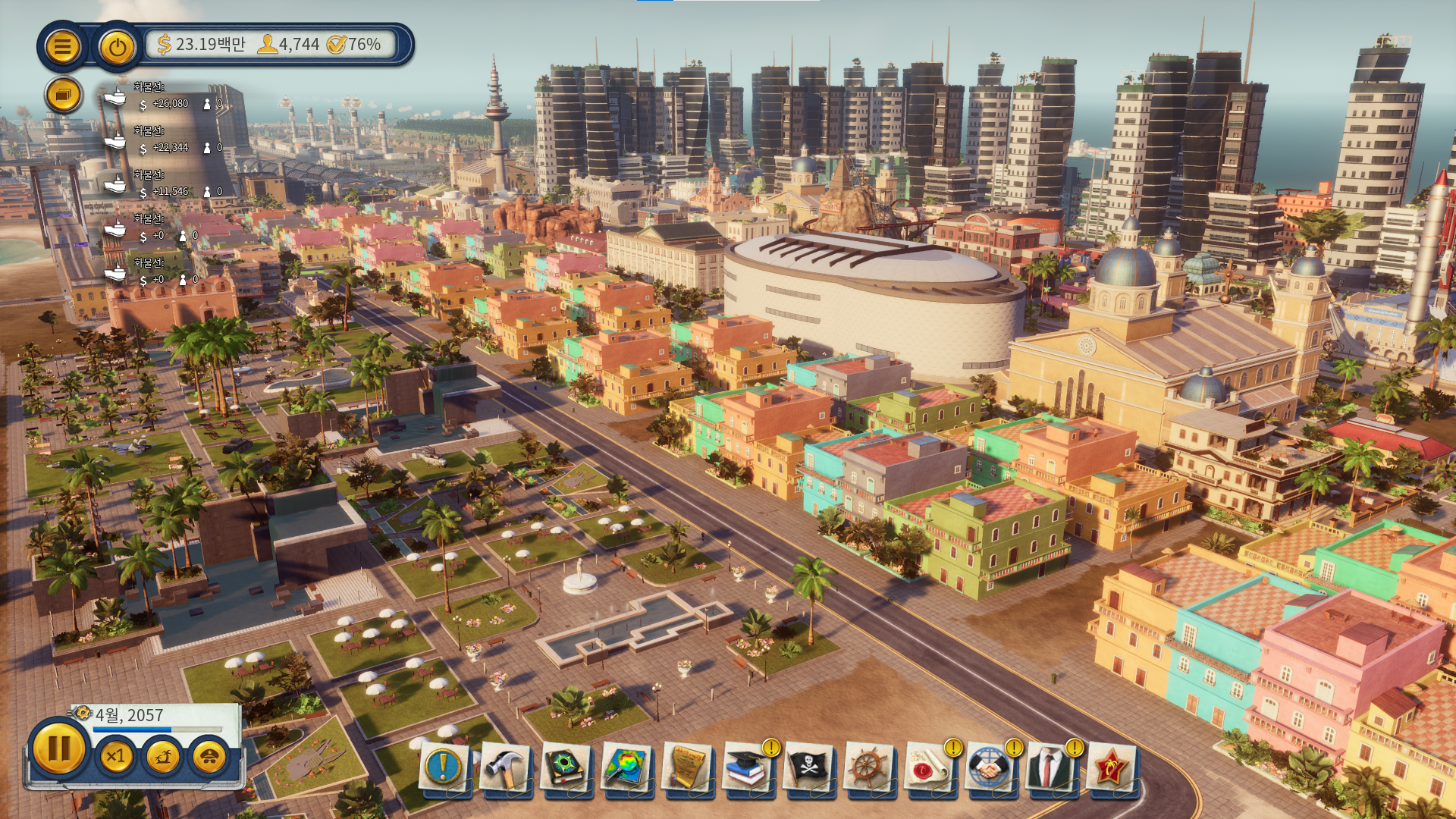The width and height of the screenshot is (1456, 819).
Task: Show the map overlays with magnifier icon
Action: coord(626,767)
